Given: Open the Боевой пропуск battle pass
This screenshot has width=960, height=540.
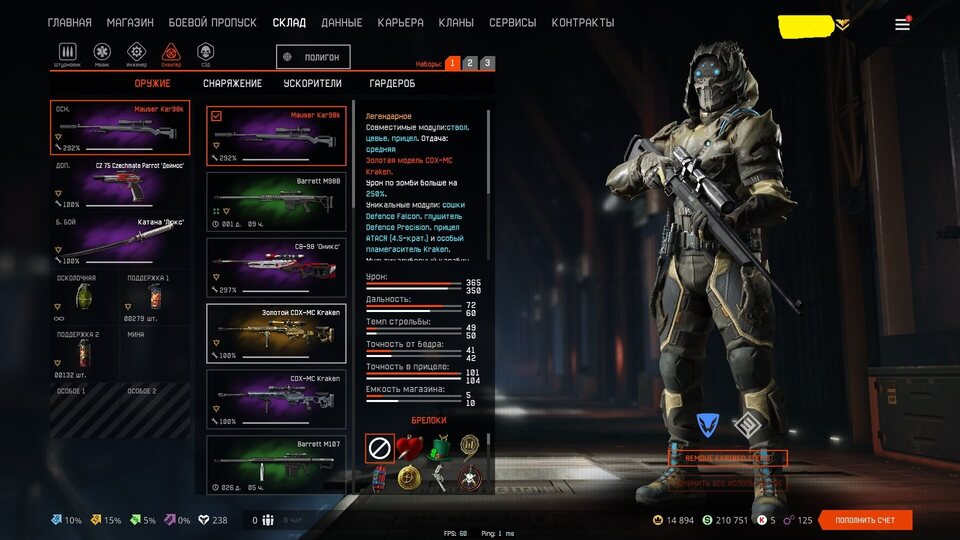Looking at the screenshot, I should pos(212,23).
